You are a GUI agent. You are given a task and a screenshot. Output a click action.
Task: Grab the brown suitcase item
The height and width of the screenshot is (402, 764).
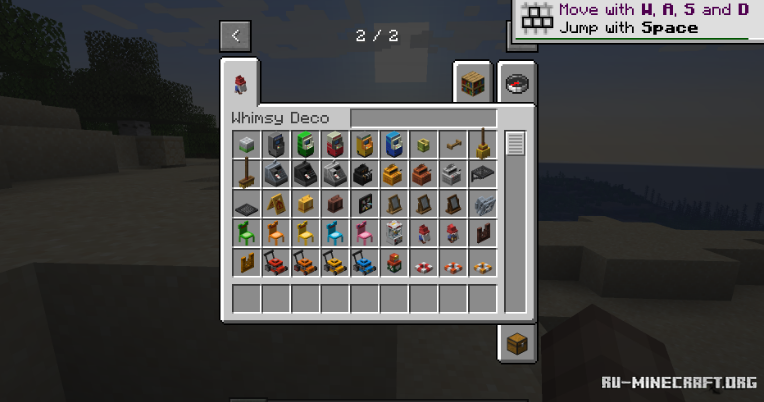tap(335, 204)
